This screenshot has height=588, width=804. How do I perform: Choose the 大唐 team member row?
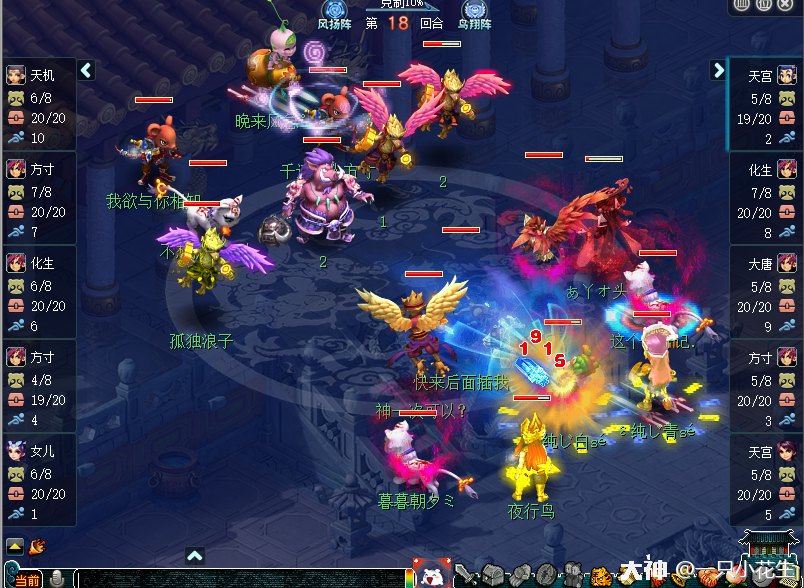click(766, 292)
